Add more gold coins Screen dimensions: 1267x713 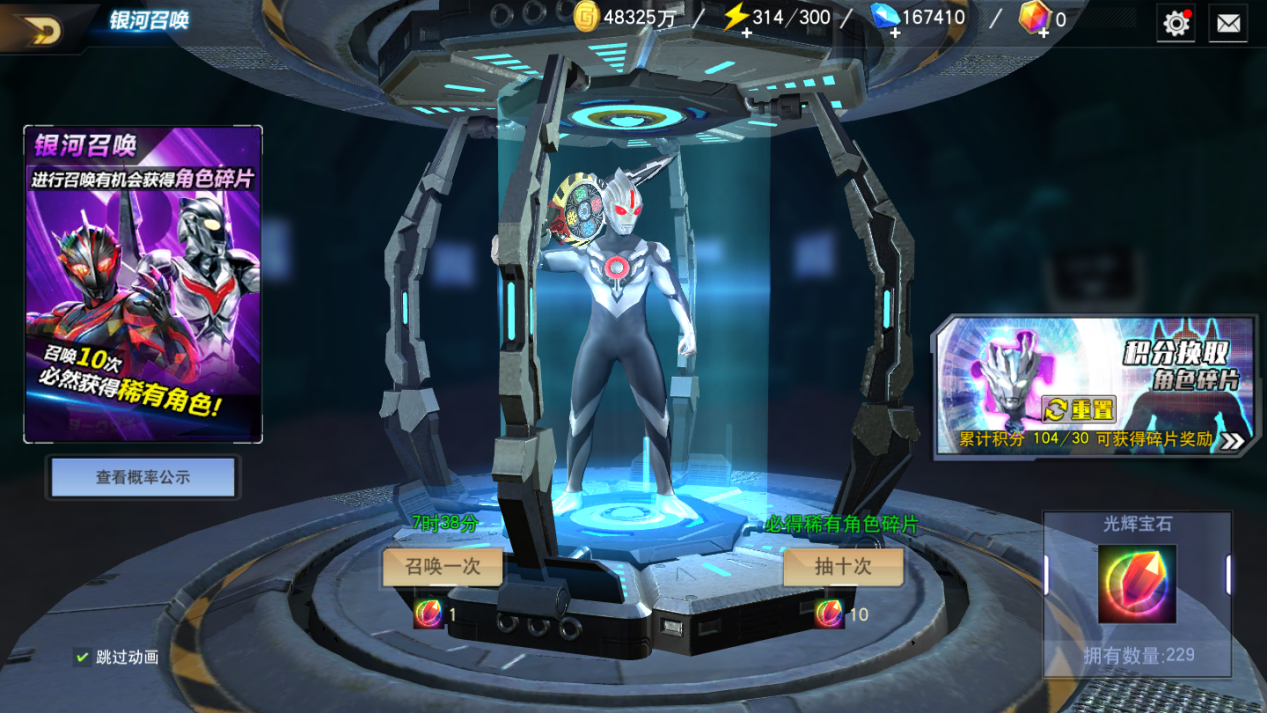[x=587, y=18]
